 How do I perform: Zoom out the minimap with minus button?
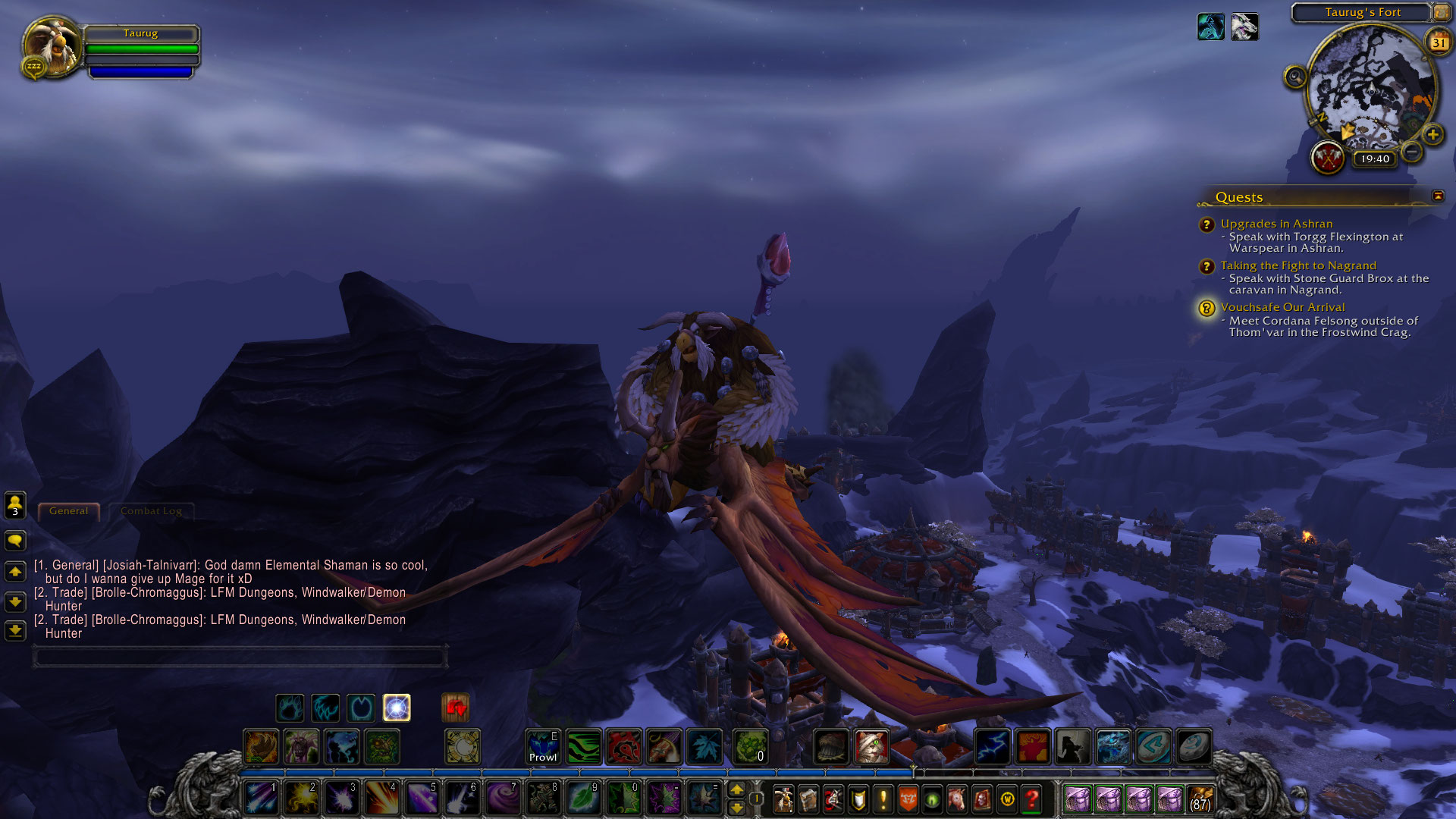[x=1411, y=152]
